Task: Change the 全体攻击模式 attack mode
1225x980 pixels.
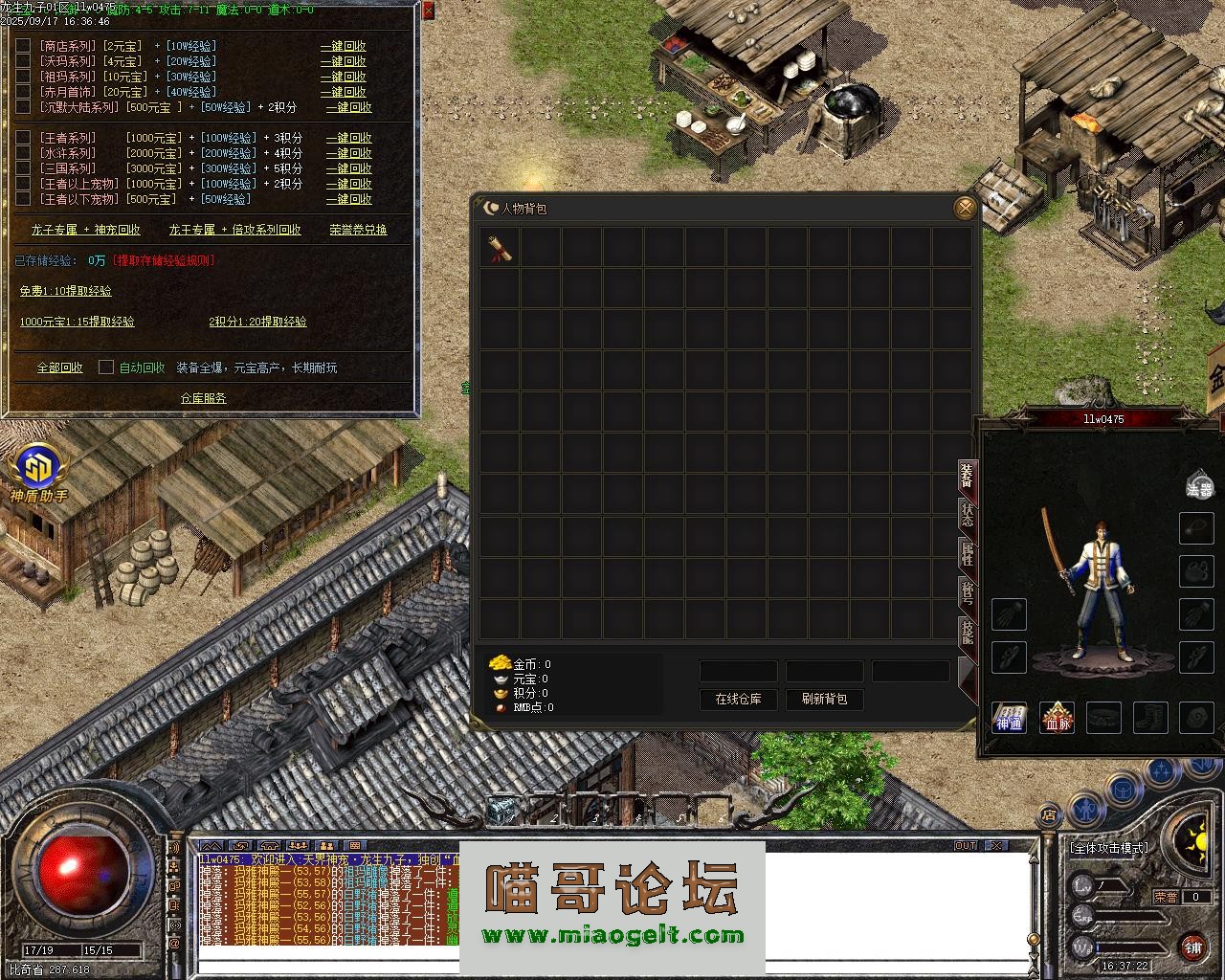Action: (x=1108, y=848)
